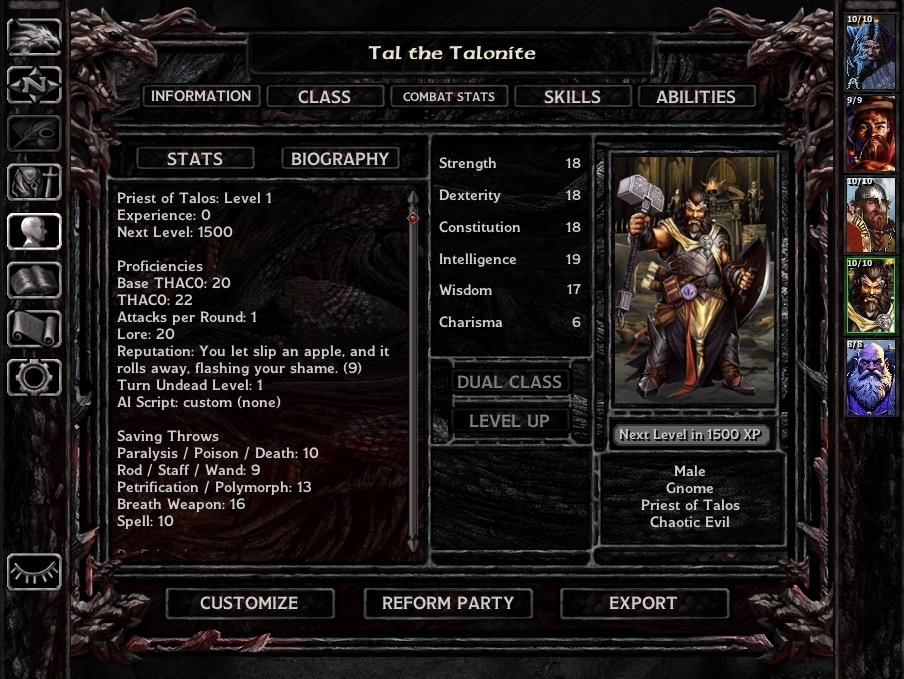904x679 pixels.
Task: Click the Level Up button
Action: click(510, 421)
